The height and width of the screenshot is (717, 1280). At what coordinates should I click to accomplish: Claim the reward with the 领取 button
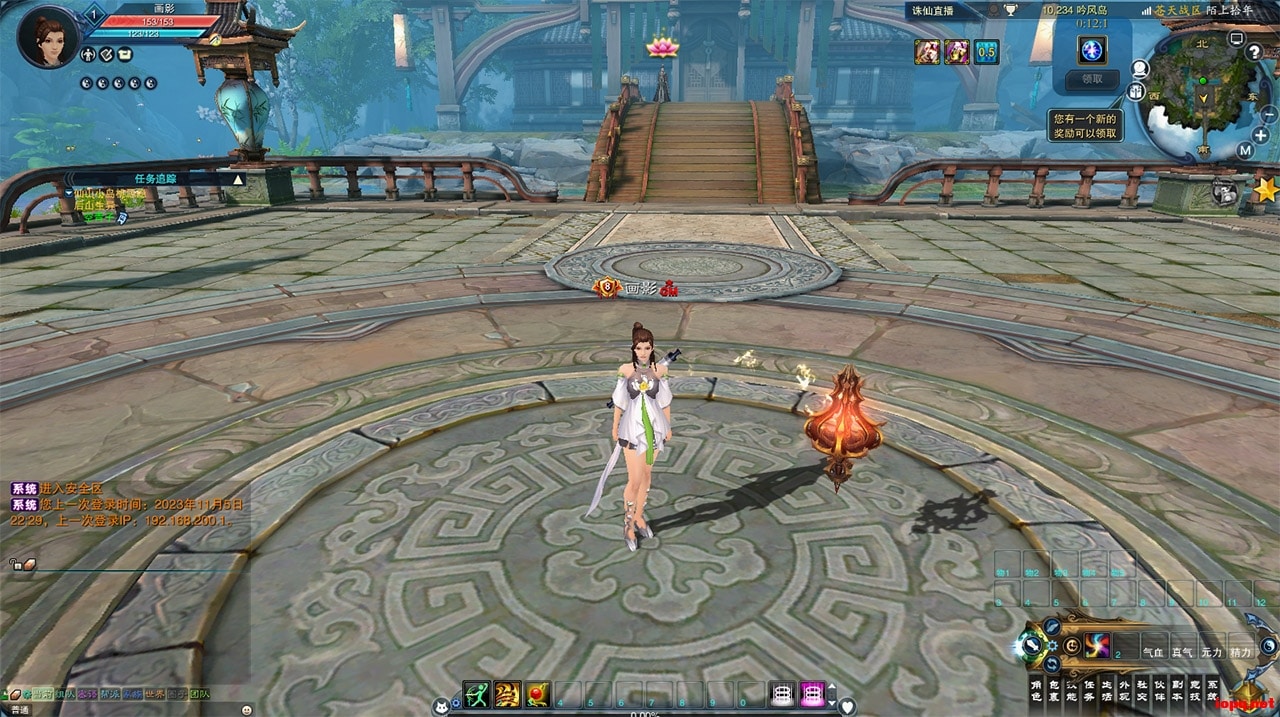click(1092, 79)
